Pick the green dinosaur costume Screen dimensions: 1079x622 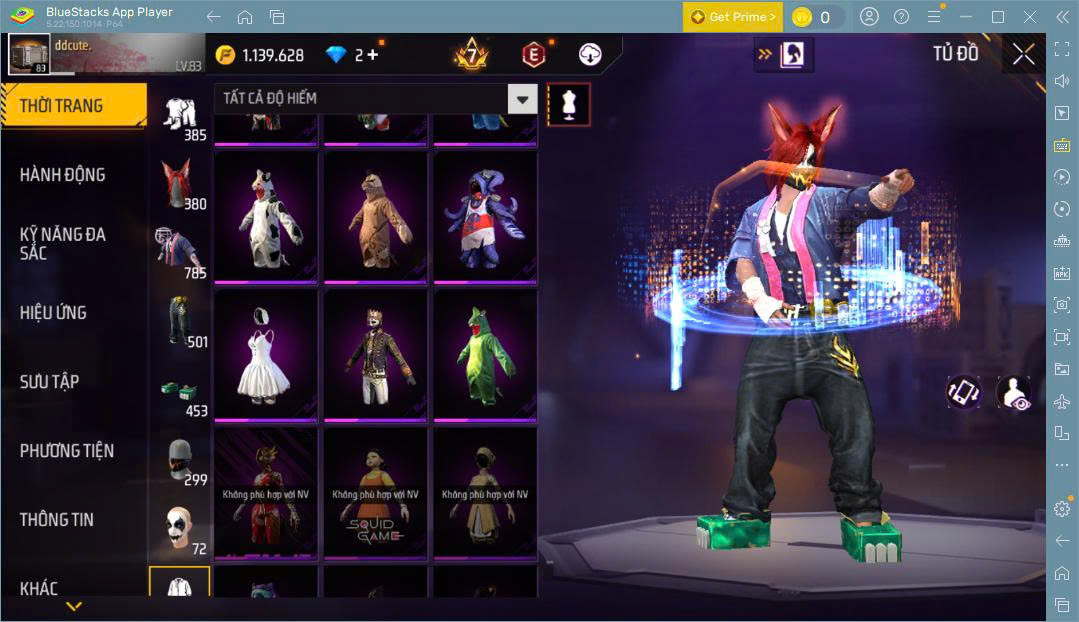484,354
